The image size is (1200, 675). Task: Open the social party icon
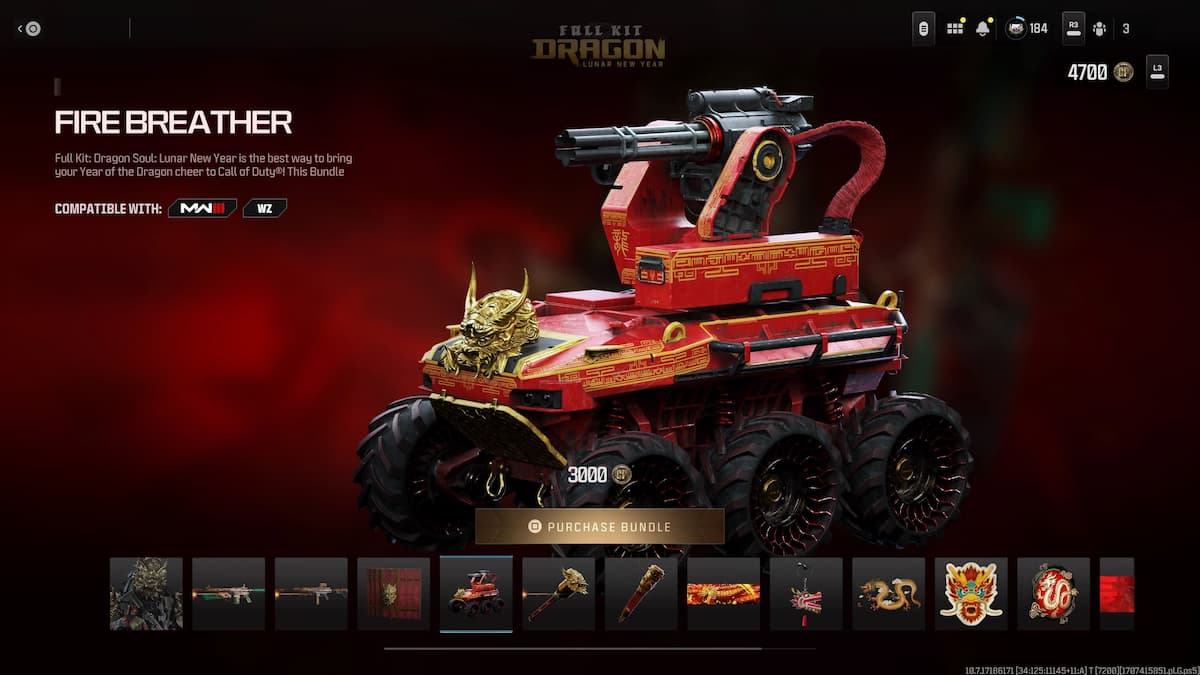(1100, 28)
